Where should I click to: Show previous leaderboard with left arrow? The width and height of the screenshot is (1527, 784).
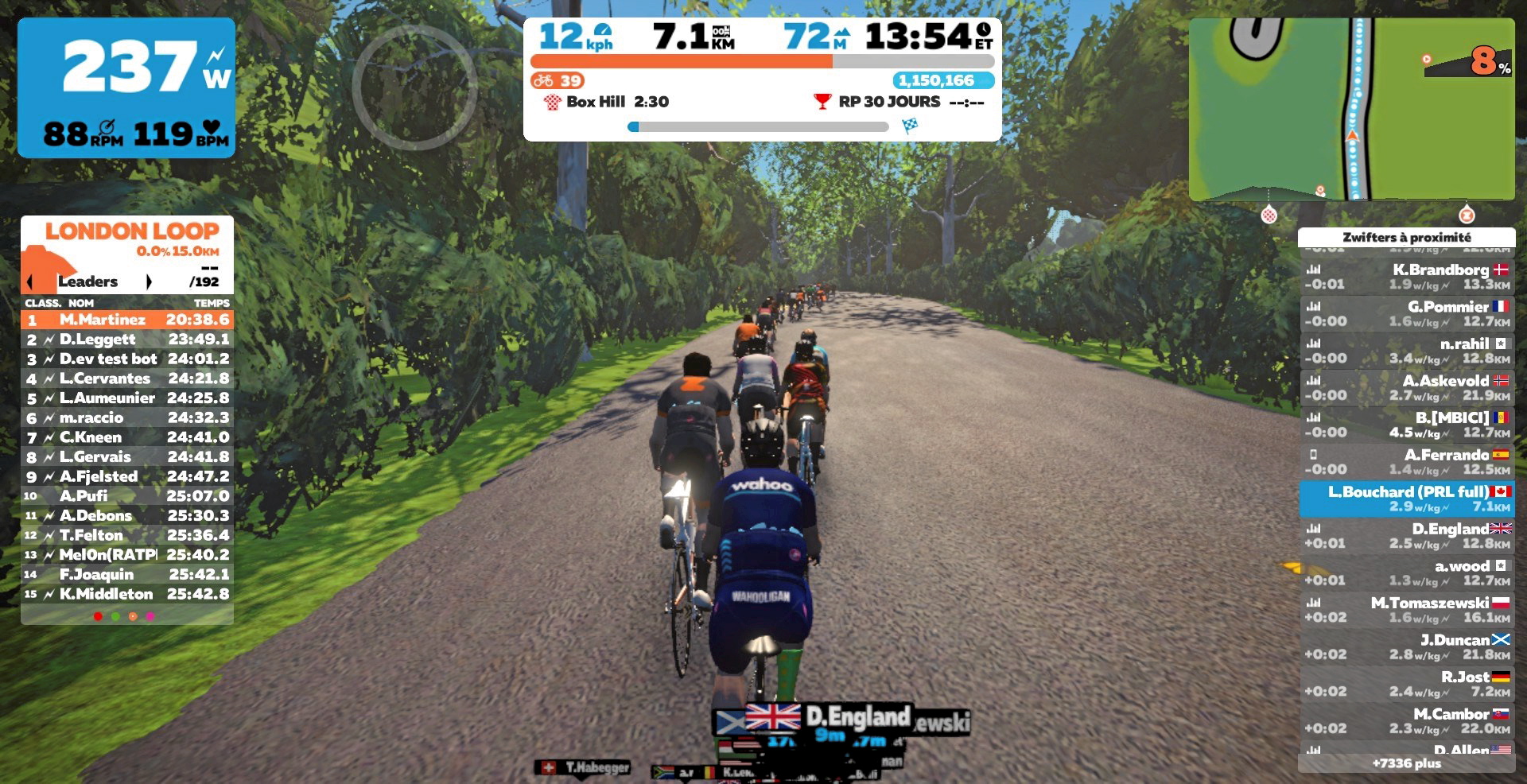pyautogui.click(x=30, y=281)
